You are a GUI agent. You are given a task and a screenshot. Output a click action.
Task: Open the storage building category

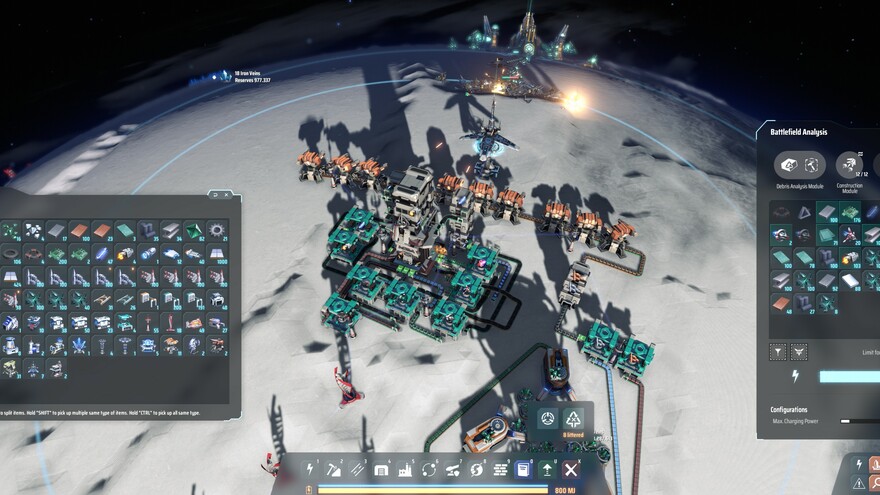[x=381, y=469]
